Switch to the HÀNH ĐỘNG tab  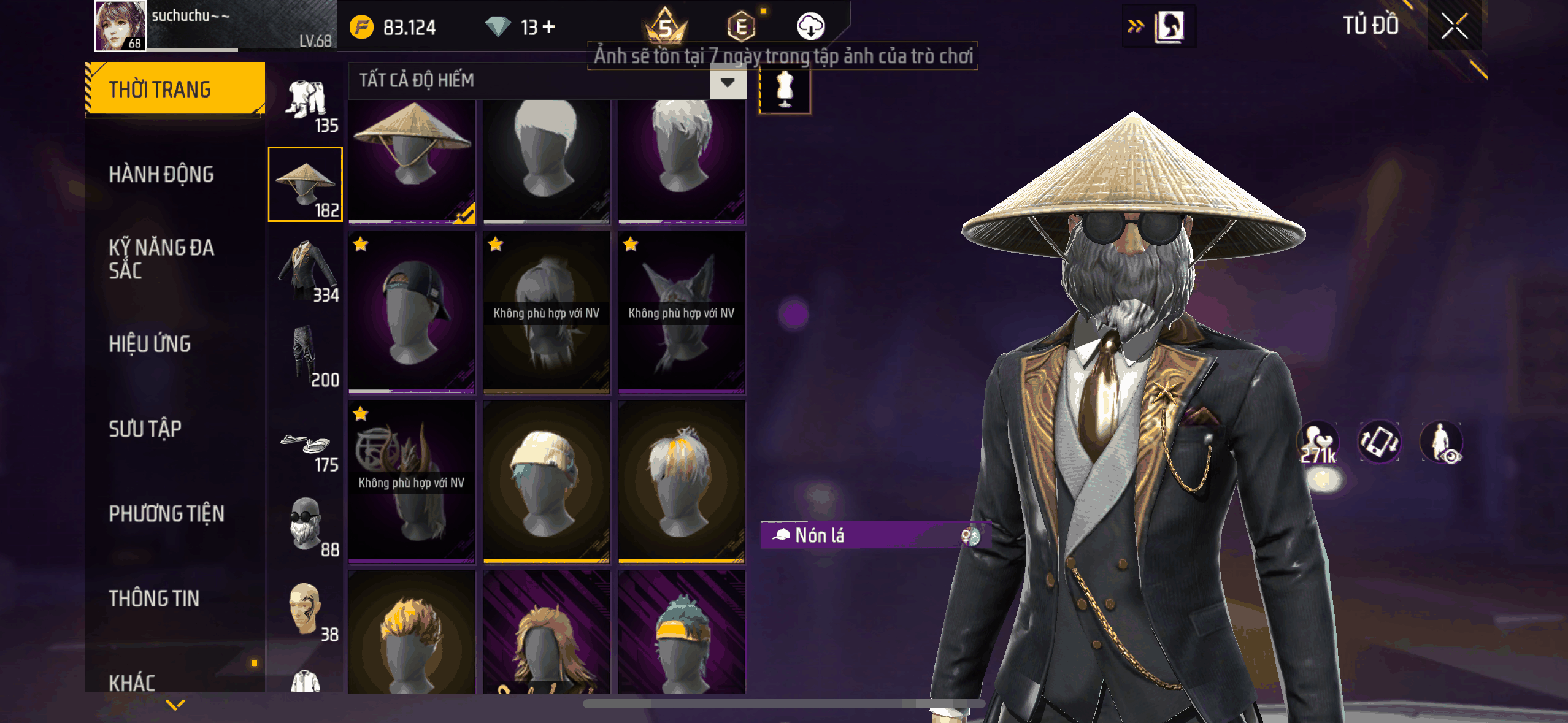pyautogui.click(x=161, y=175)
